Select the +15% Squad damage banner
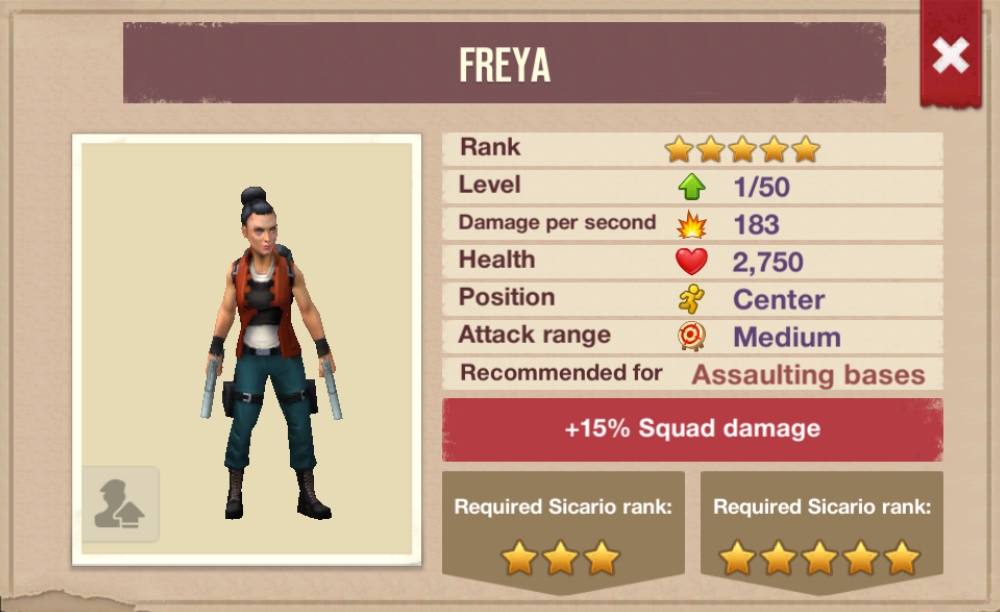1000x612 pixels. tap(692, 430)
